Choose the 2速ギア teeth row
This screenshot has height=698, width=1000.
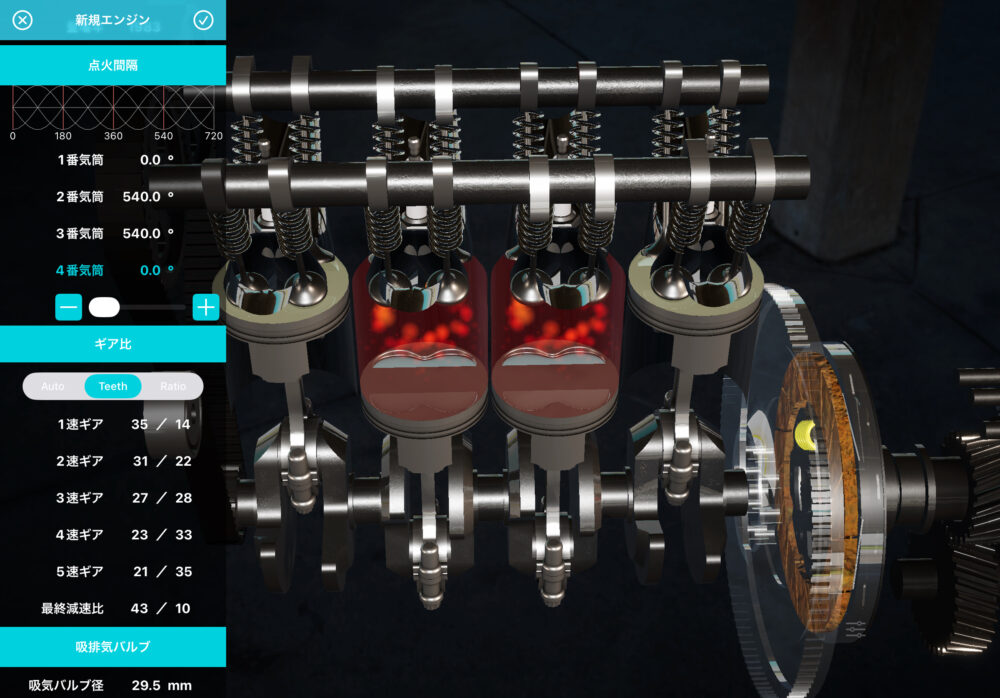click(113, 460)
